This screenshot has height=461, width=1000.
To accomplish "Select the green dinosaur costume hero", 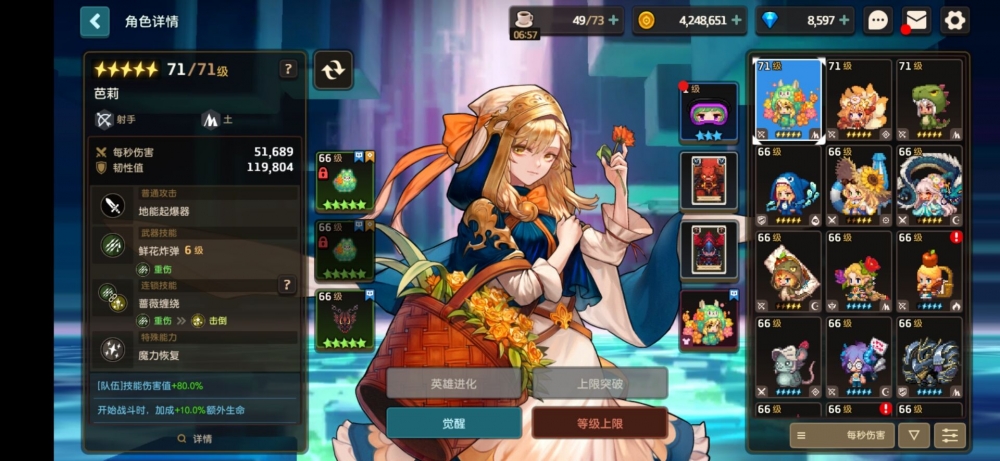I will (x=929, y=100).
